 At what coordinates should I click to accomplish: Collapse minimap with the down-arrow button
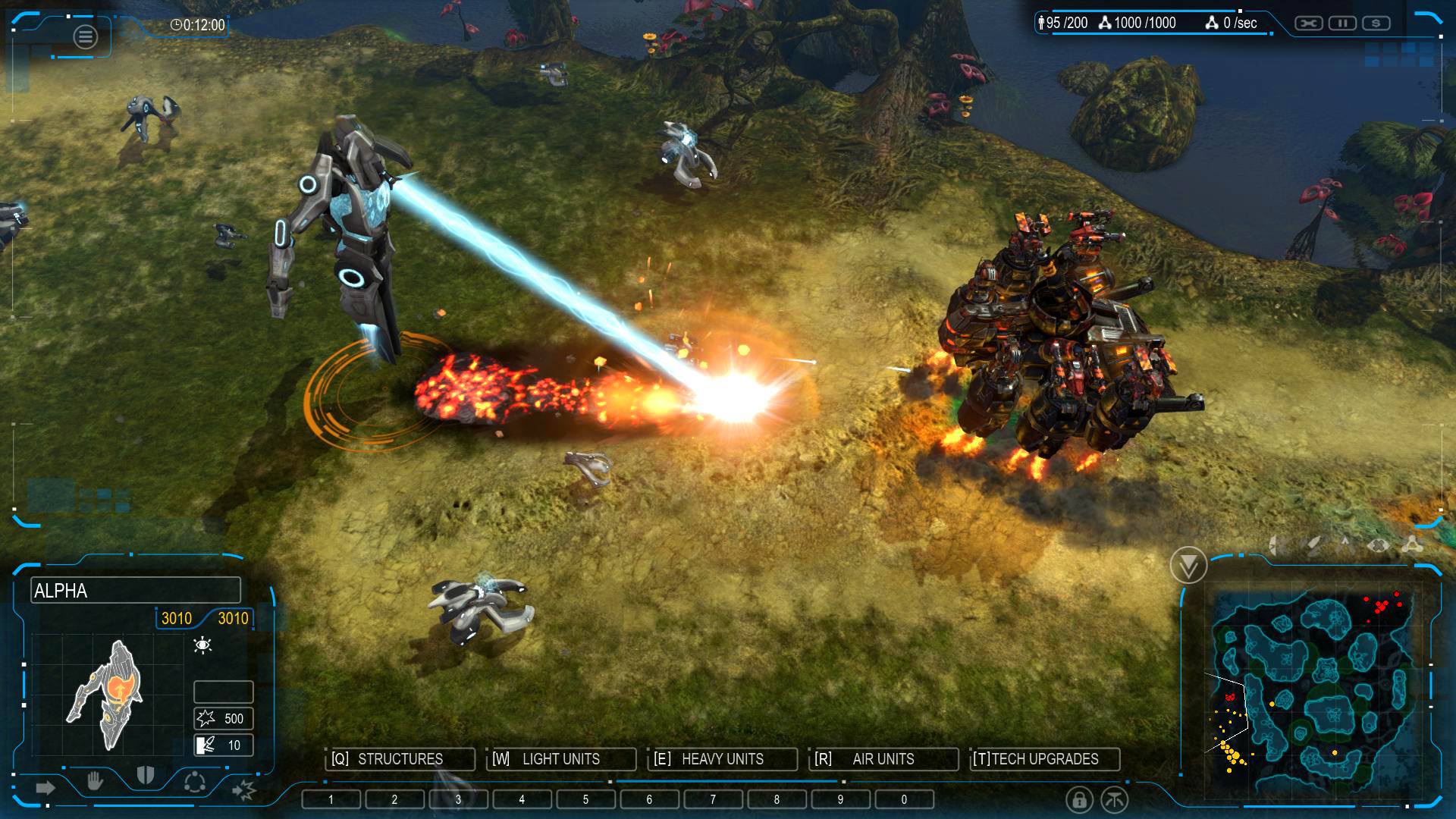coord(1188,565)
